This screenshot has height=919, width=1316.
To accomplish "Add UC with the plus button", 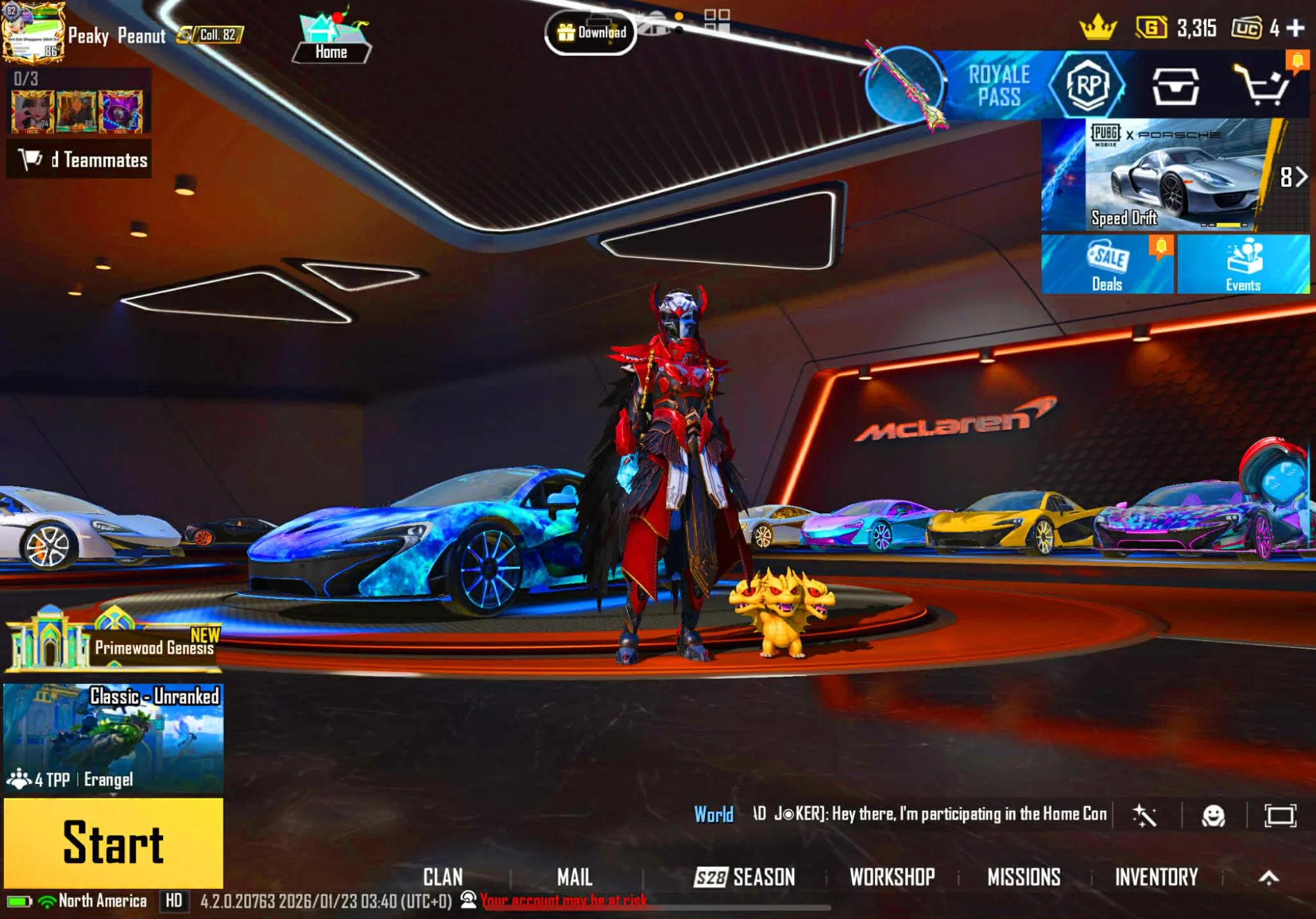I will 1296,28.
